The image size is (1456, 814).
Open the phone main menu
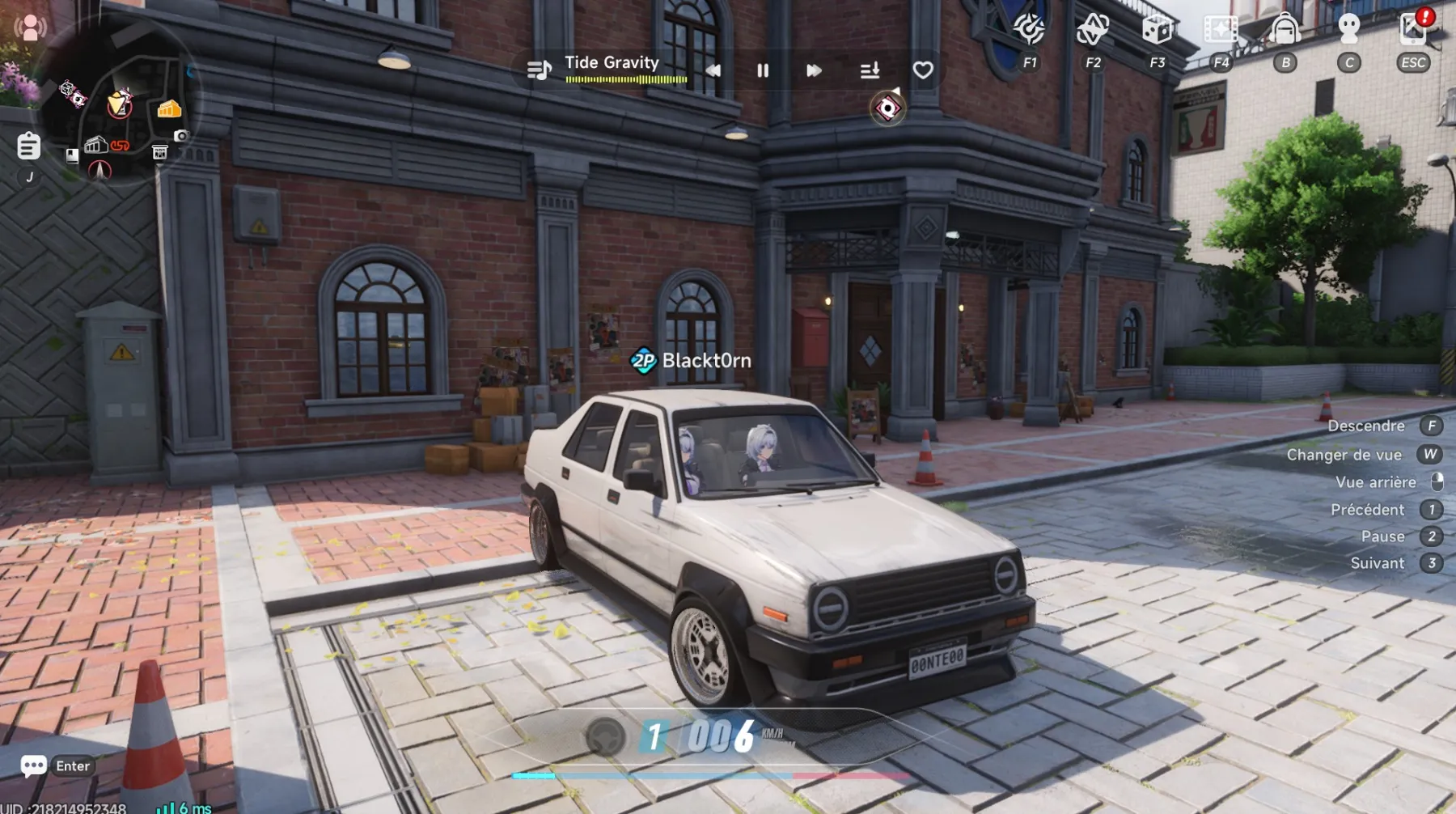point(1412,29)
